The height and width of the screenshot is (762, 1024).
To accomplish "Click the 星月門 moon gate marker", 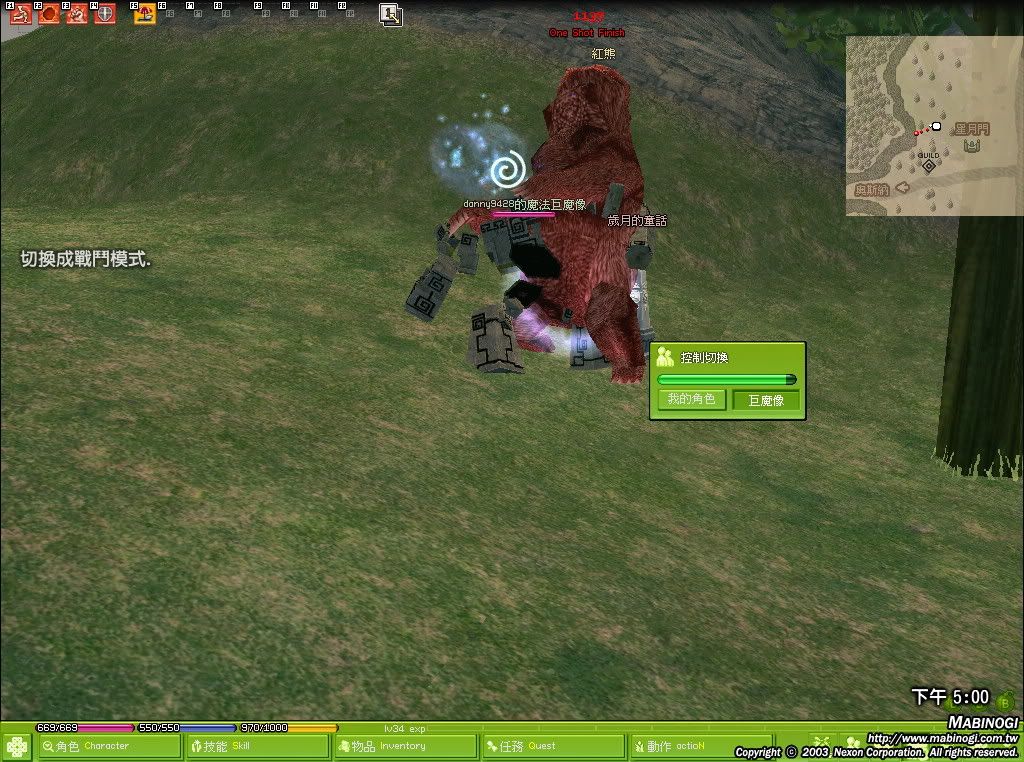I will pos(971,145).
